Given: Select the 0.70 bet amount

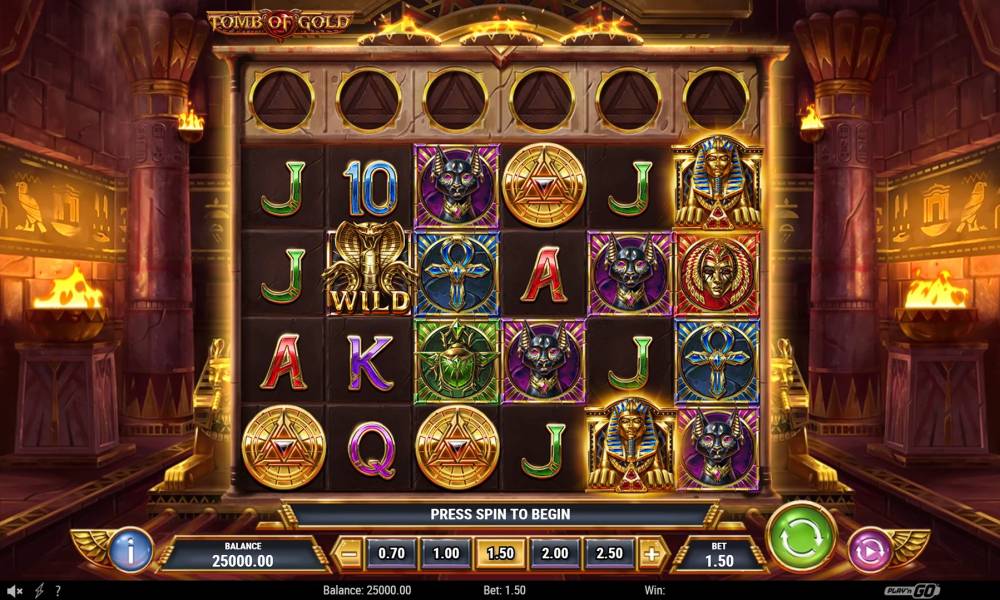Looking at the screenshot, I should pos(391,553).
